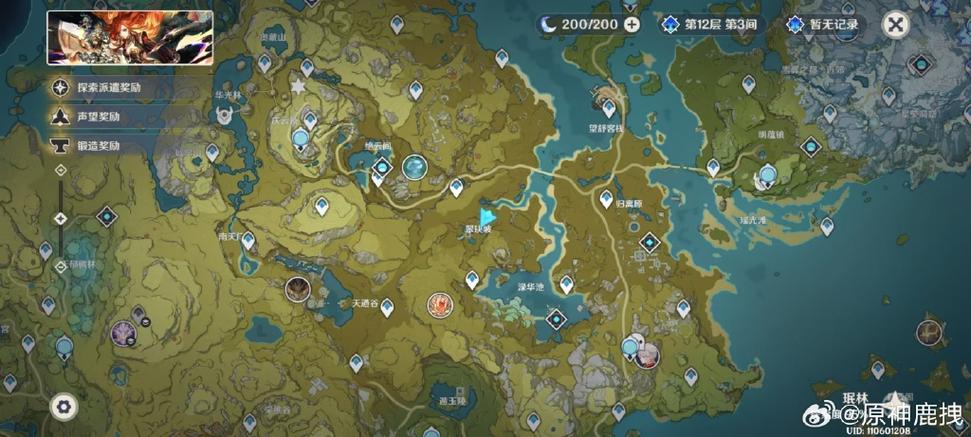Close the map with the X button
This screenshot has height=437, width=971.
(x=897, y=25)
